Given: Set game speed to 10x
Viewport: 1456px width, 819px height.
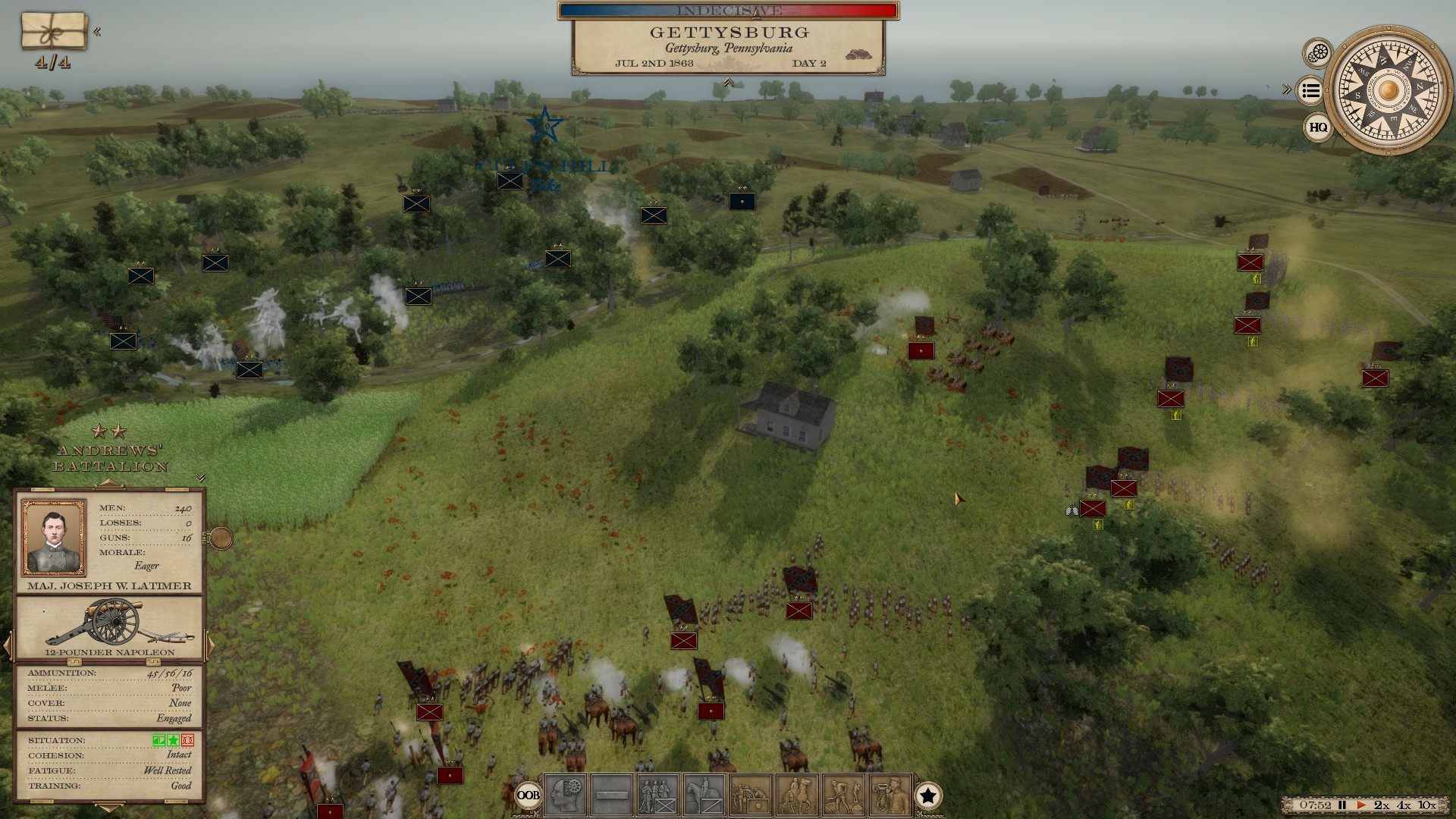Looking at the screenshot, I should click(1426, 806).
